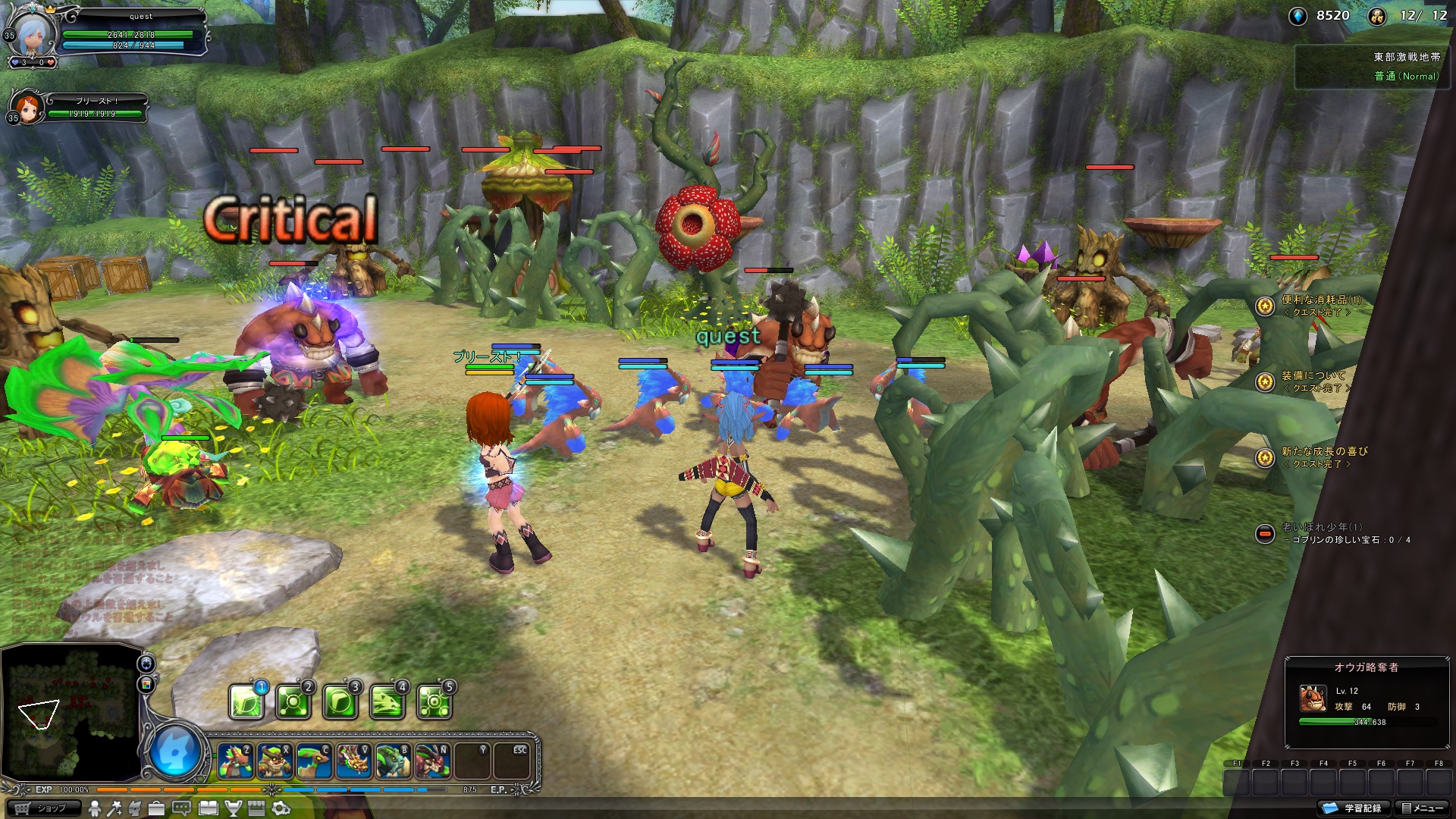Screen dimensions: 1456x819
Task: Use the green cube skill in slot 1
Action: pyautogui.click(x=246, y=703)
